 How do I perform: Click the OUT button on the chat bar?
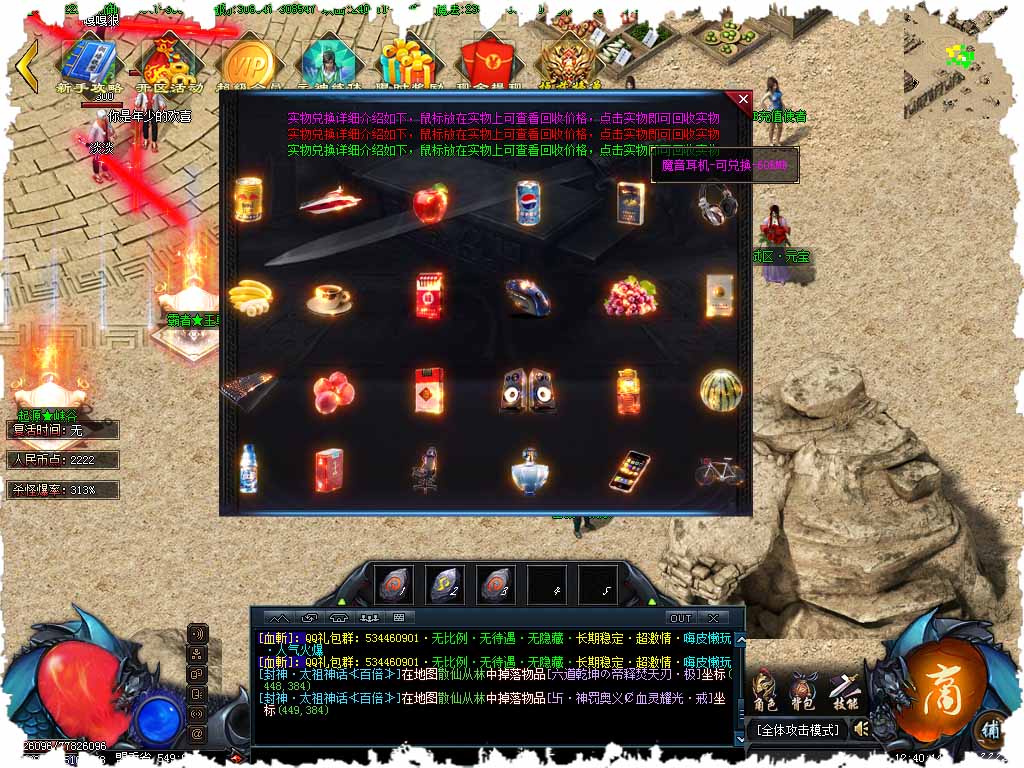681,618
